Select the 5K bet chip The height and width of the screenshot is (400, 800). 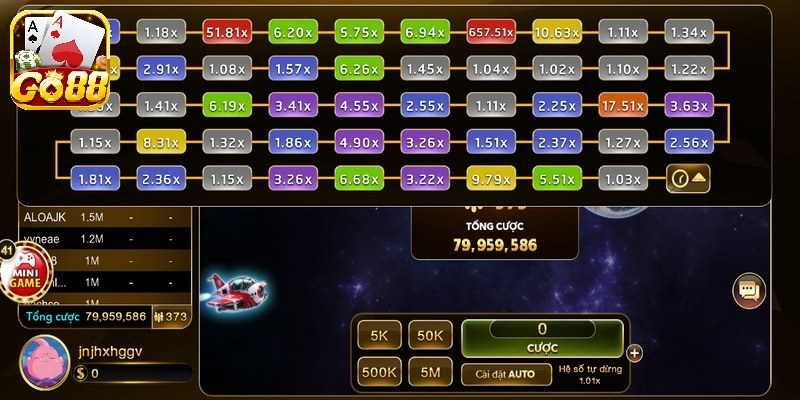click(380, 336)
